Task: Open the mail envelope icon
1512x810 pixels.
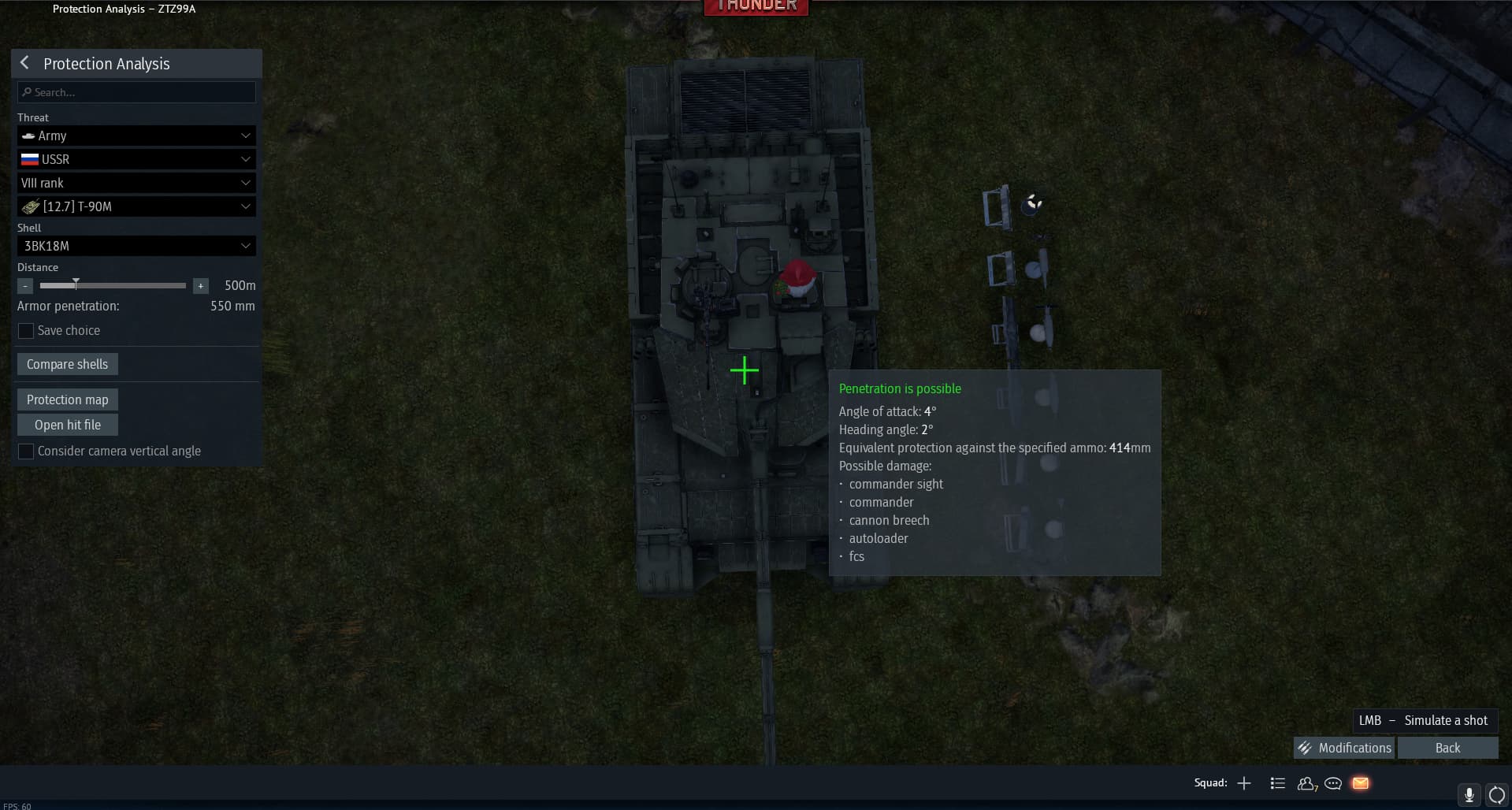Action: pos(1361,783)
